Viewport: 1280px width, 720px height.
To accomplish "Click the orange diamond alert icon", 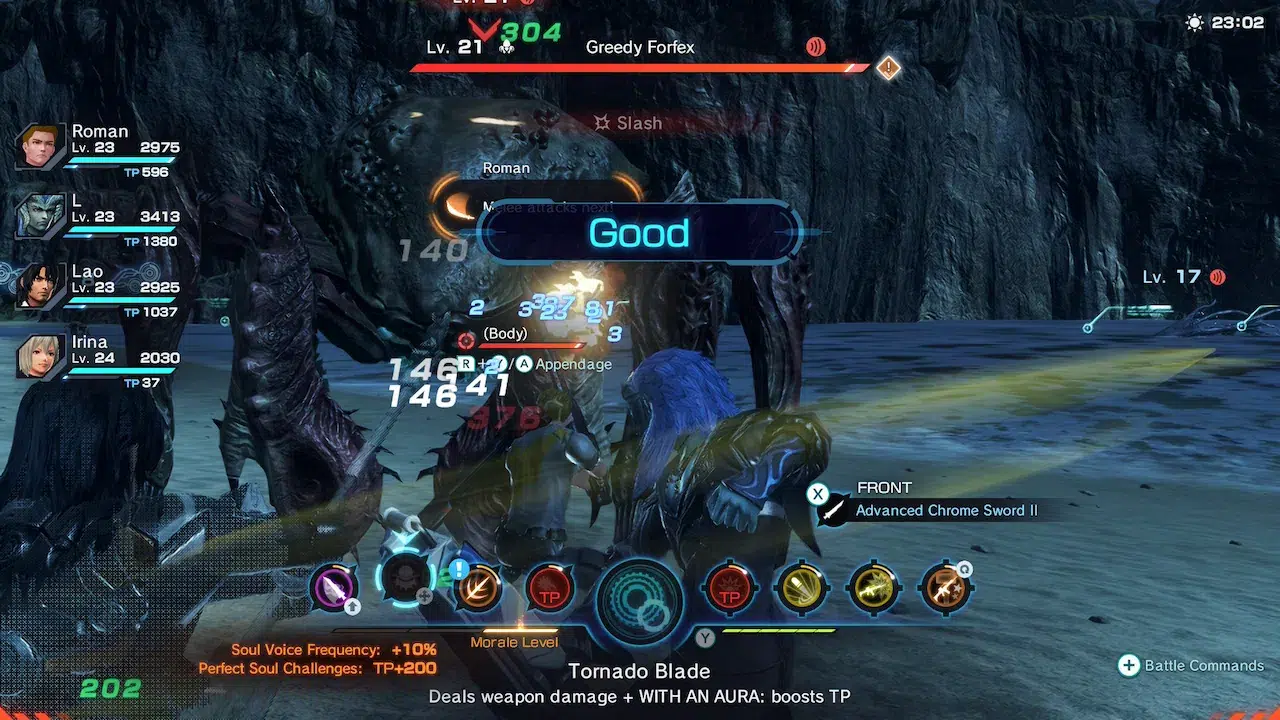I will [888, 68].
